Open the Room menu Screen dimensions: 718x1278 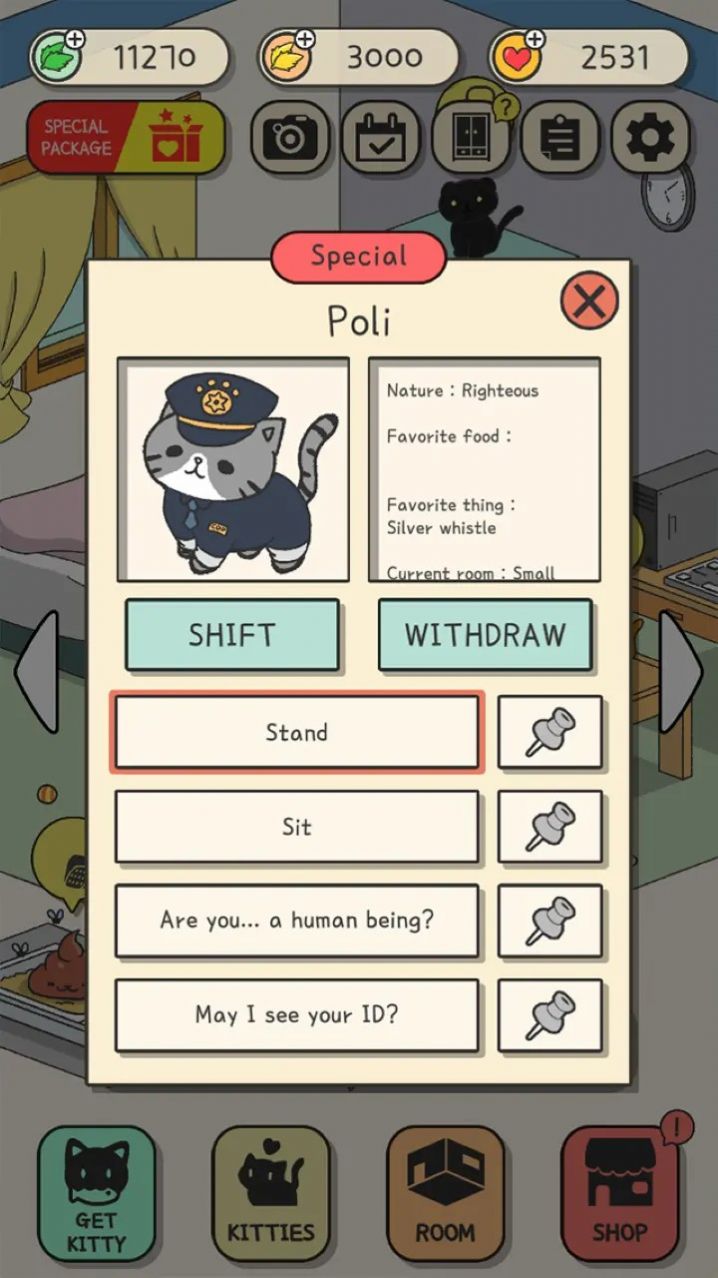pyautogui.click(x=445, y=1193)
